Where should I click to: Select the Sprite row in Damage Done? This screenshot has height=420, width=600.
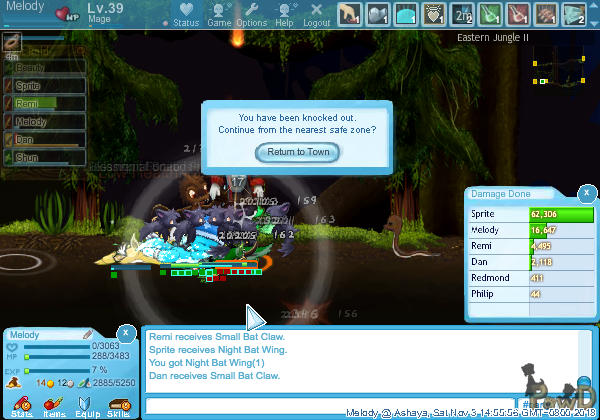[530, 214]
